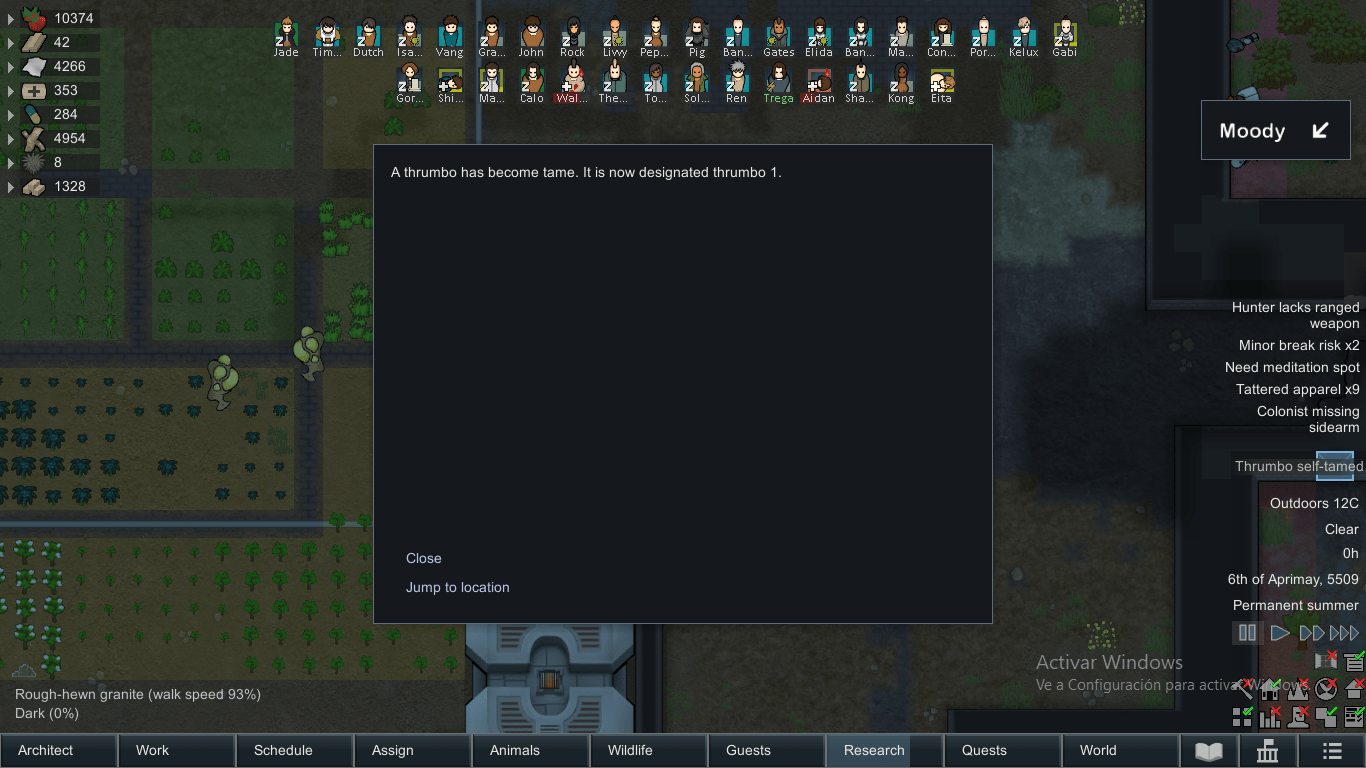The width and height of the screenshot is (1366, 768).
Task: Expand the food resource category
Action: tap(10, 18)
